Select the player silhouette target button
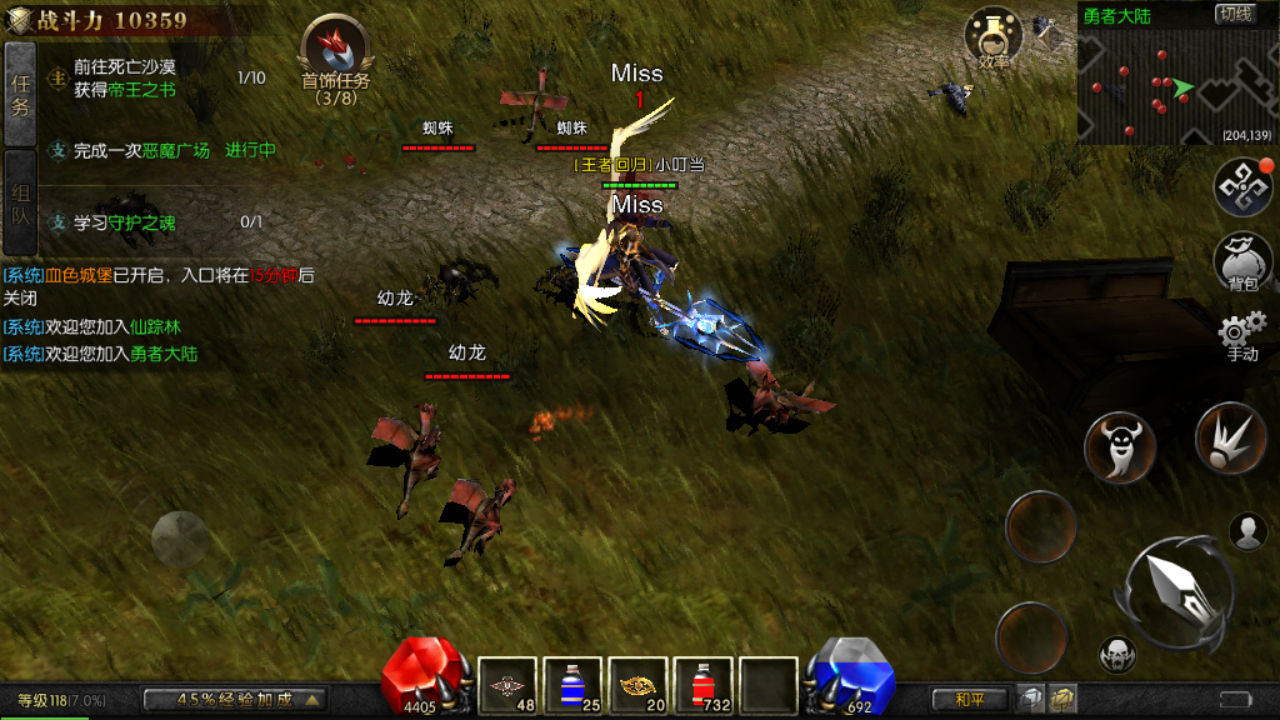The image size is (1280, 720). (x=1248, y=532)
